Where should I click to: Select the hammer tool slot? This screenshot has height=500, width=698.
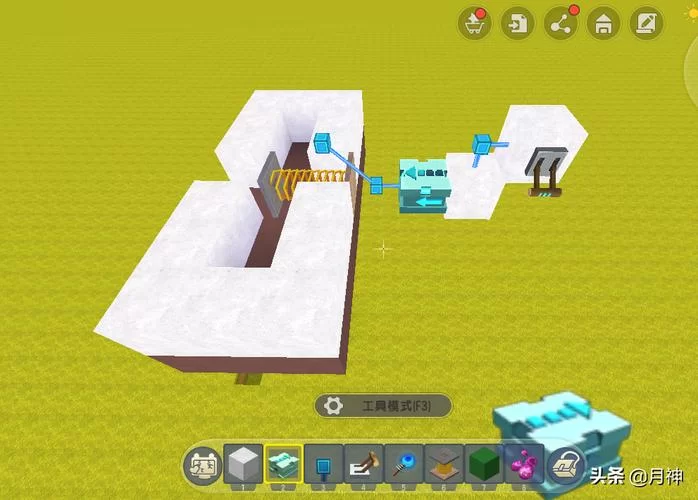pyautogui.click(x=364, y=465)
